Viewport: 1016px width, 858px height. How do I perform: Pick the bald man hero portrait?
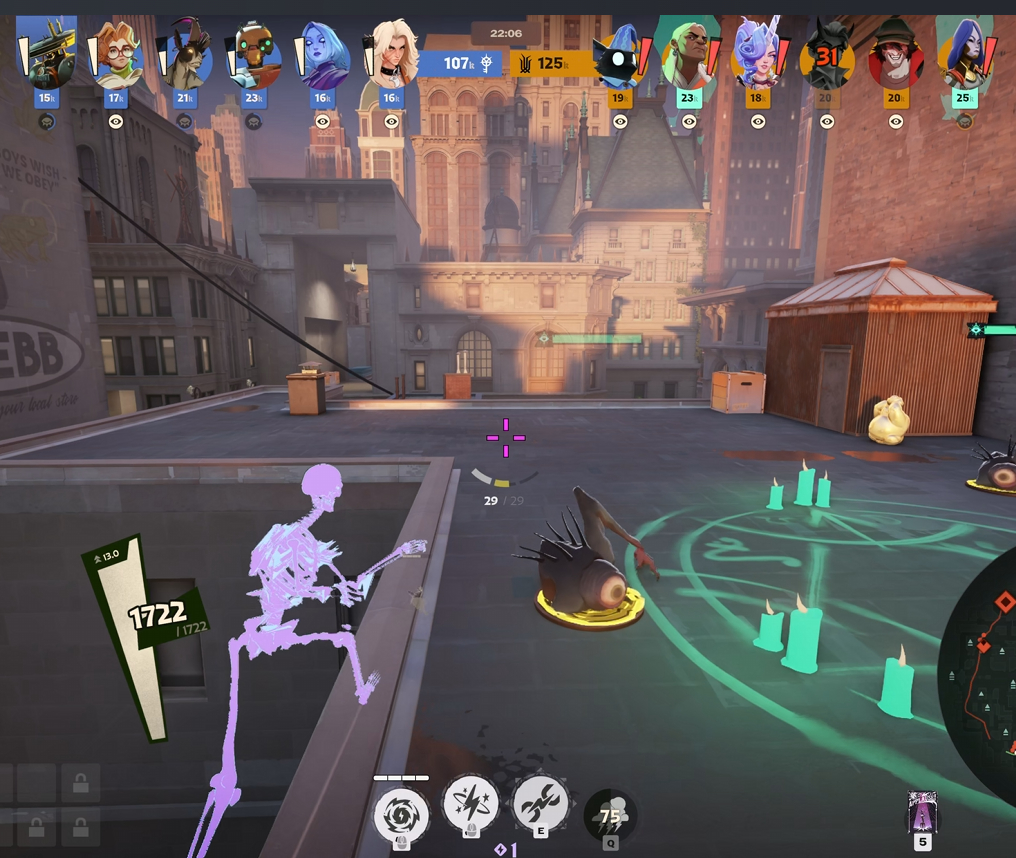click(x=688, y=56)
